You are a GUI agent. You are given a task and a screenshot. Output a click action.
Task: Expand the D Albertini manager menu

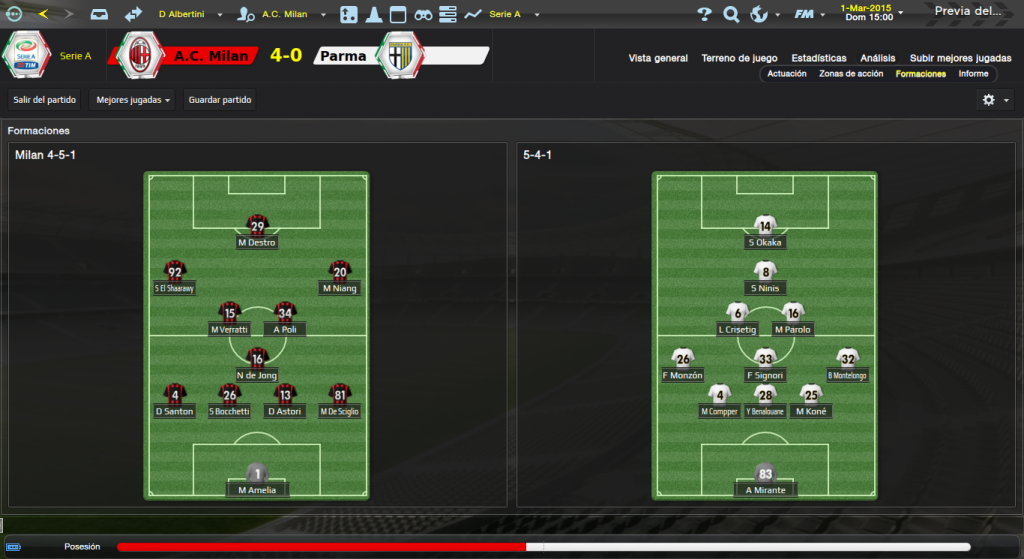click(194, 14)
